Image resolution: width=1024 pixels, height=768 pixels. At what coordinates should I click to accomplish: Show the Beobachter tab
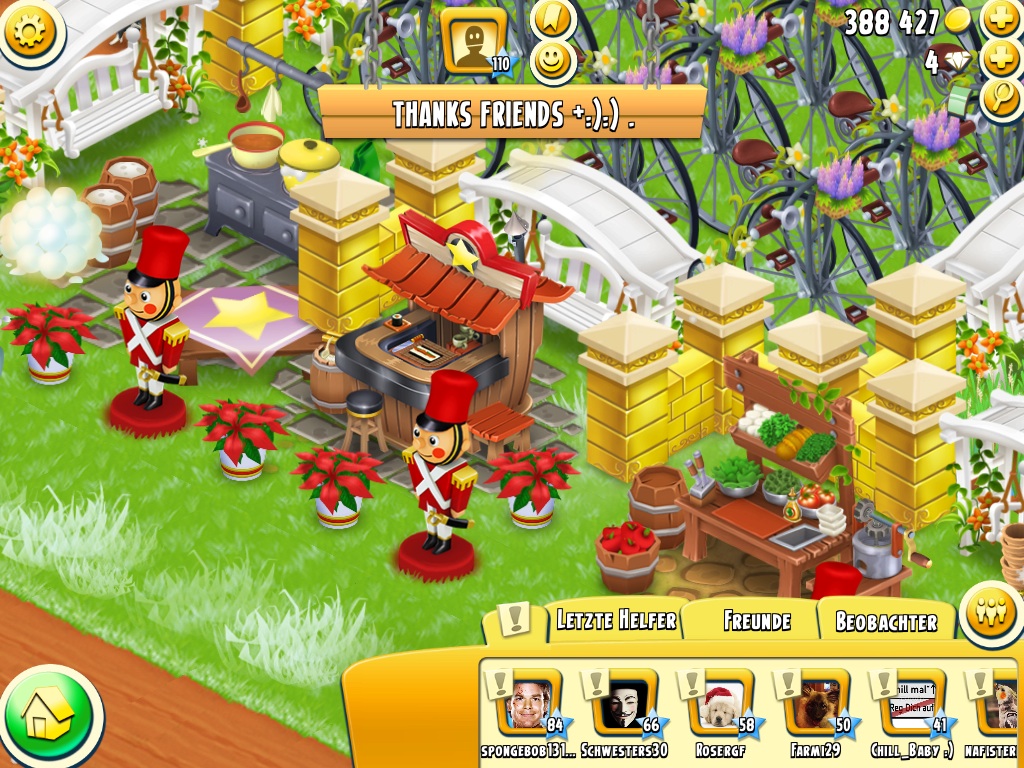pos(886,622)
